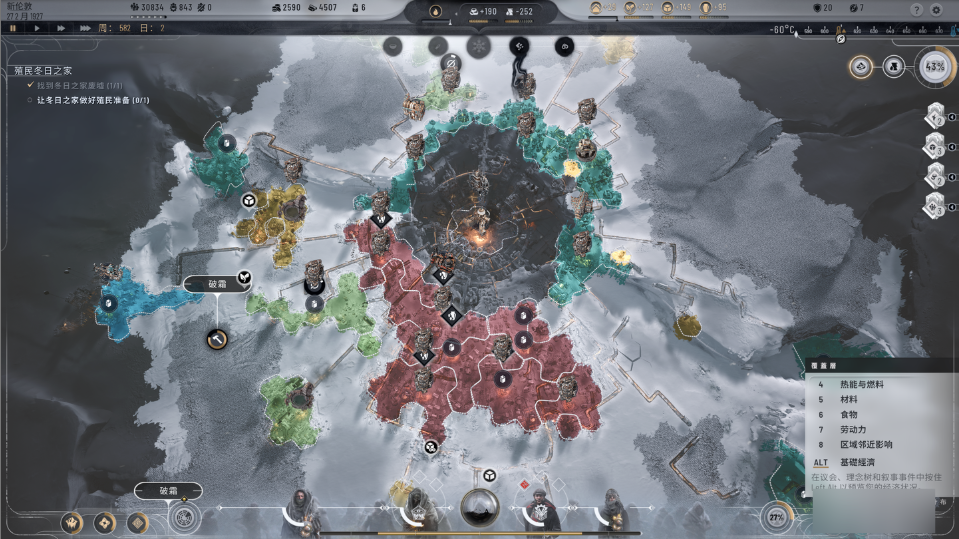Open the help question mark button
The height and width of the screenshot is (539, 959).
(x=916, y=9)
